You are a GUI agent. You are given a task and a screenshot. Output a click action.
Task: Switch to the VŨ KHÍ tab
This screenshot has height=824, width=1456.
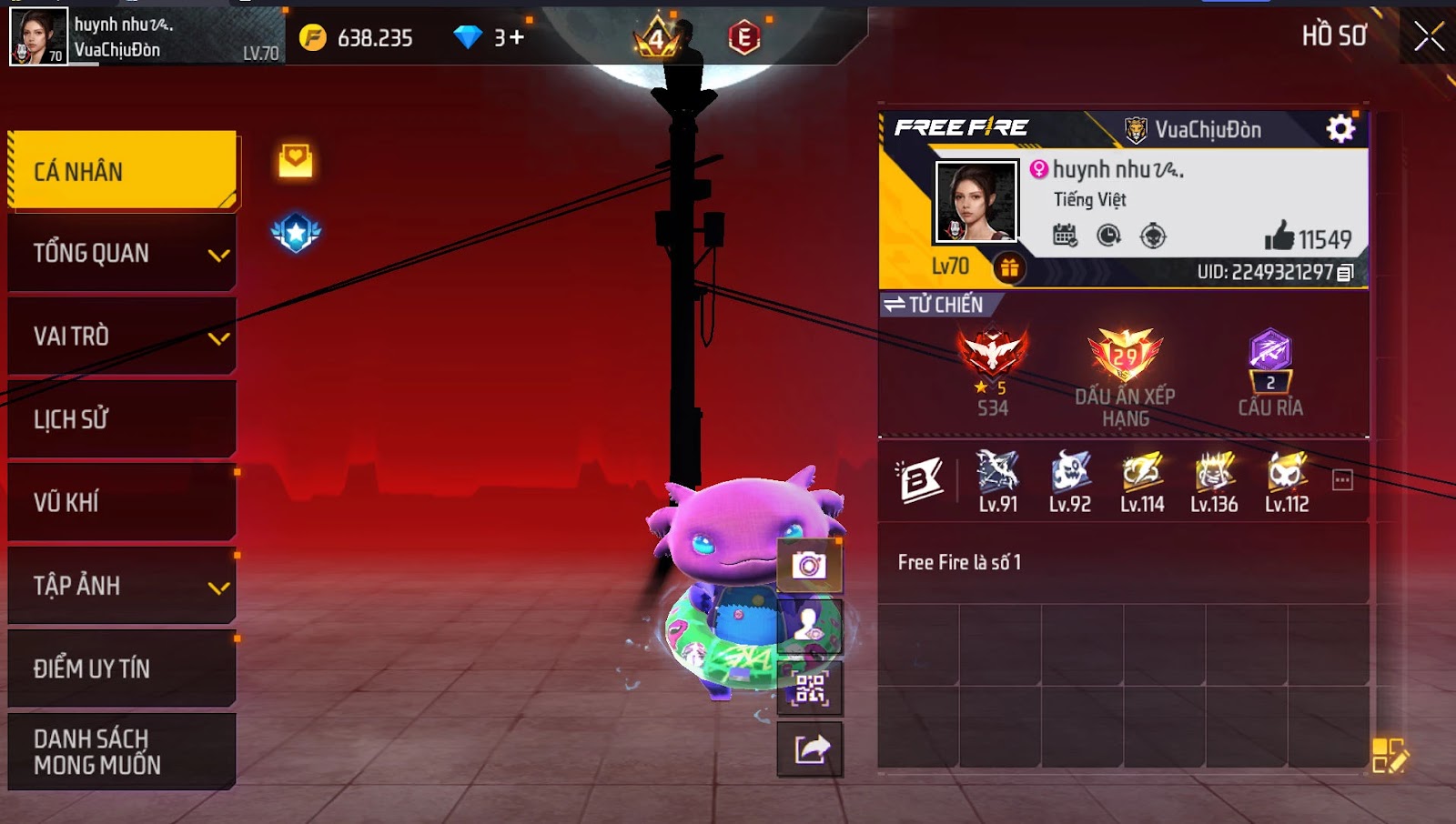pos(123,502)
